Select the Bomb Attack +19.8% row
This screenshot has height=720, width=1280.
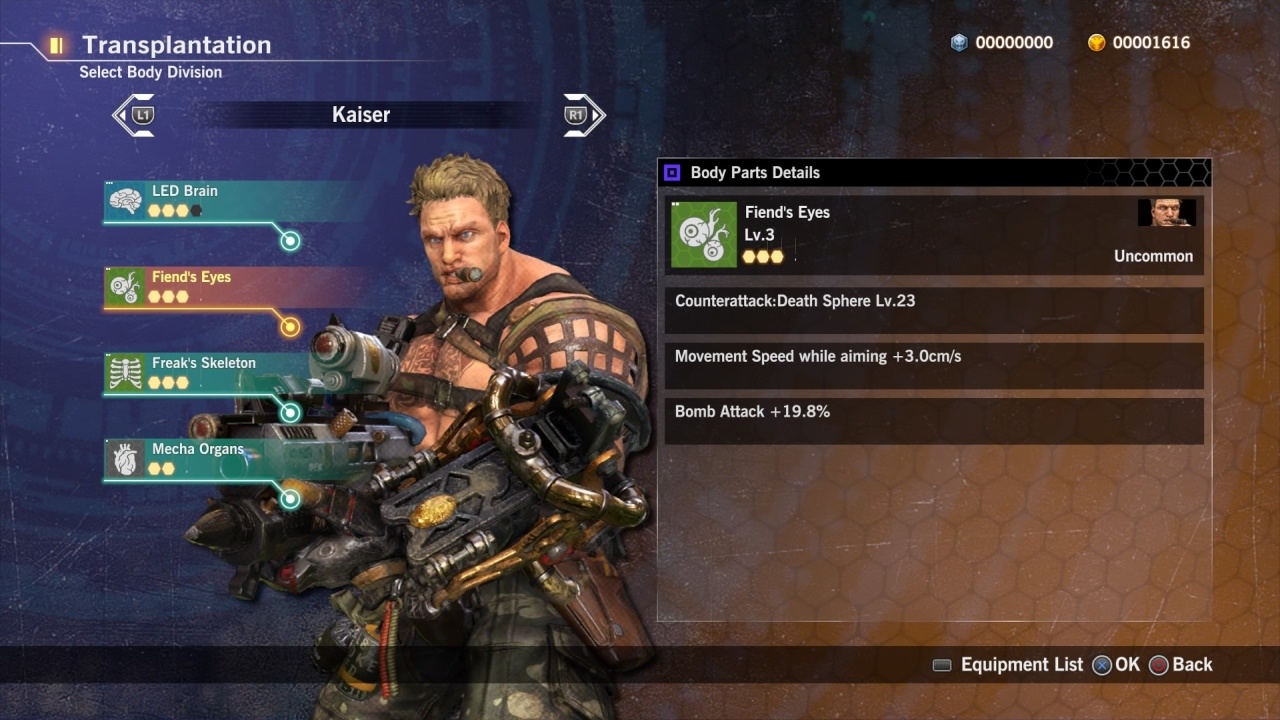click(x=933, y=421)
